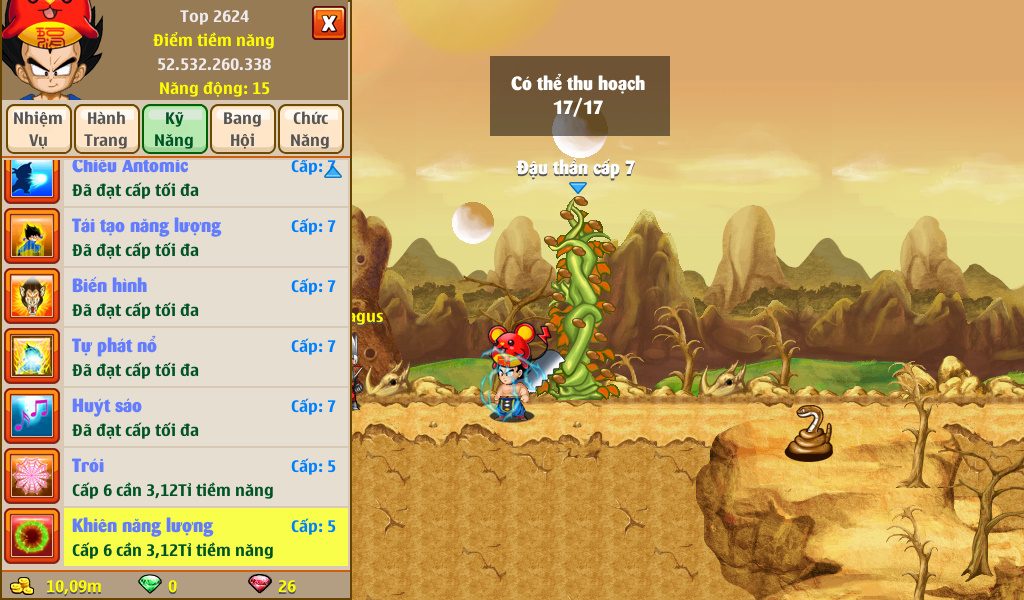The height and width of the screenshot is (600, 1024).
Task: Select the Biến hình skill entry
Action: coord(205,297)
